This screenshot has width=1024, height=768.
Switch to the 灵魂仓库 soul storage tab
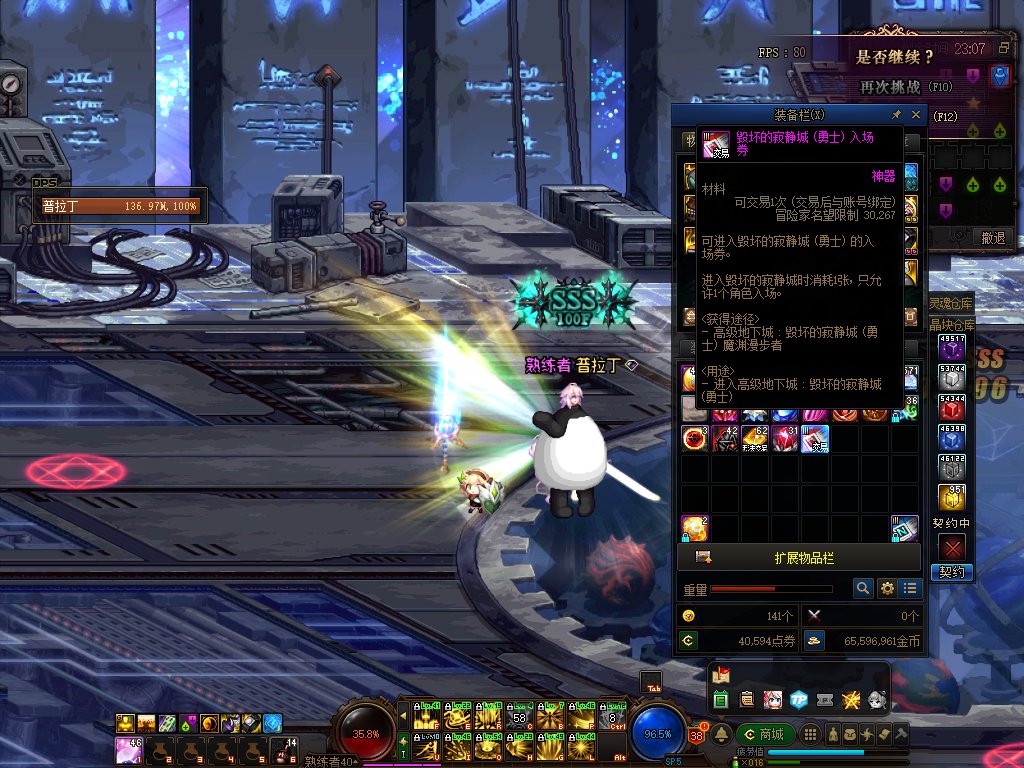point(952,303)
